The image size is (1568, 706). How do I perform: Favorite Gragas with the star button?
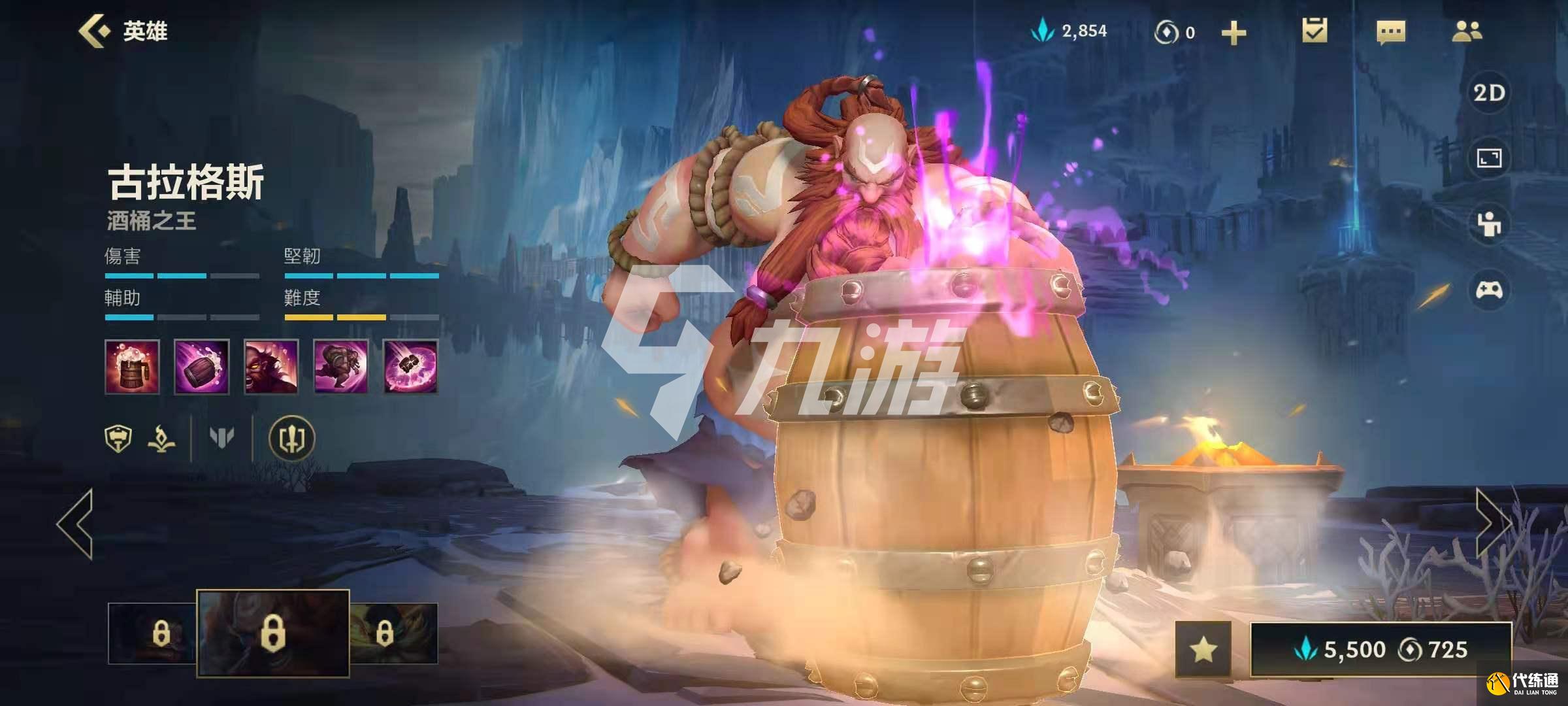(x=1203, y=649)
